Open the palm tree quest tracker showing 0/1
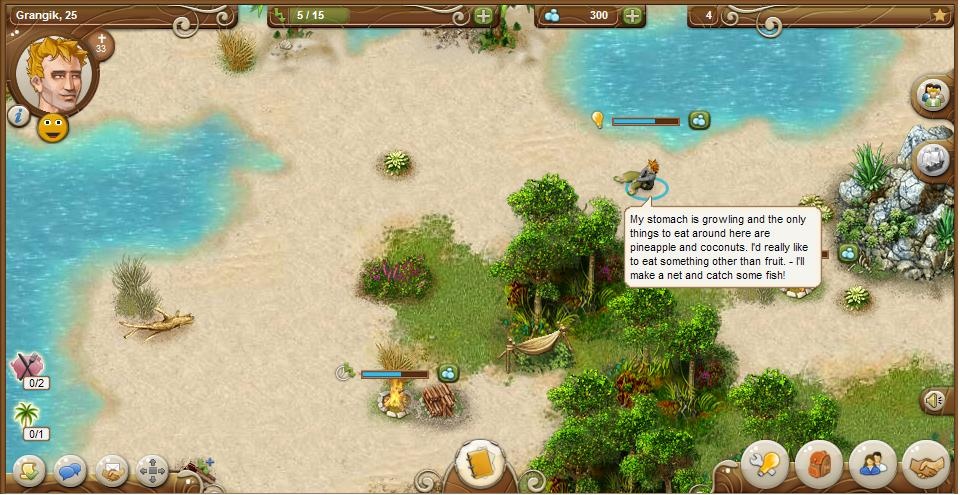This screenshot has height=495, width=960. pos(27,418)
